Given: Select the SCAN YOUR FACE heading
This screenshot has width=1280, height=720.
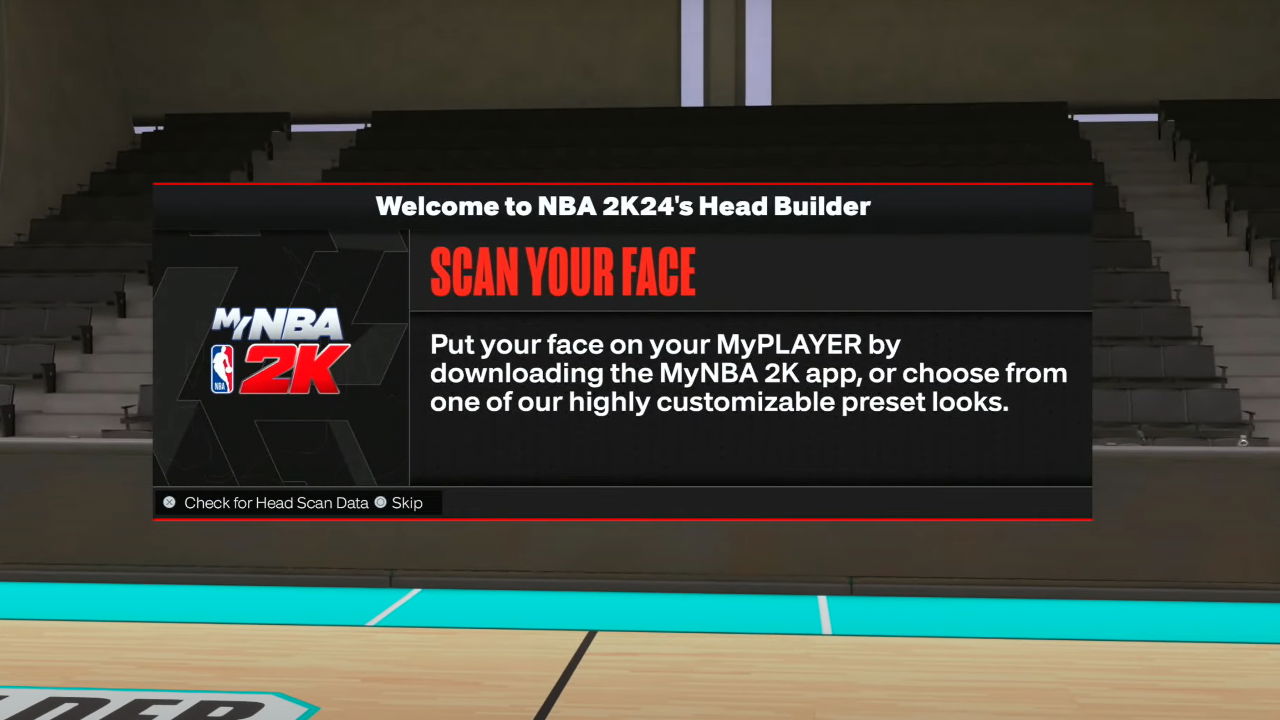Looking at the screenshot, I should click(x=563, y=270).
